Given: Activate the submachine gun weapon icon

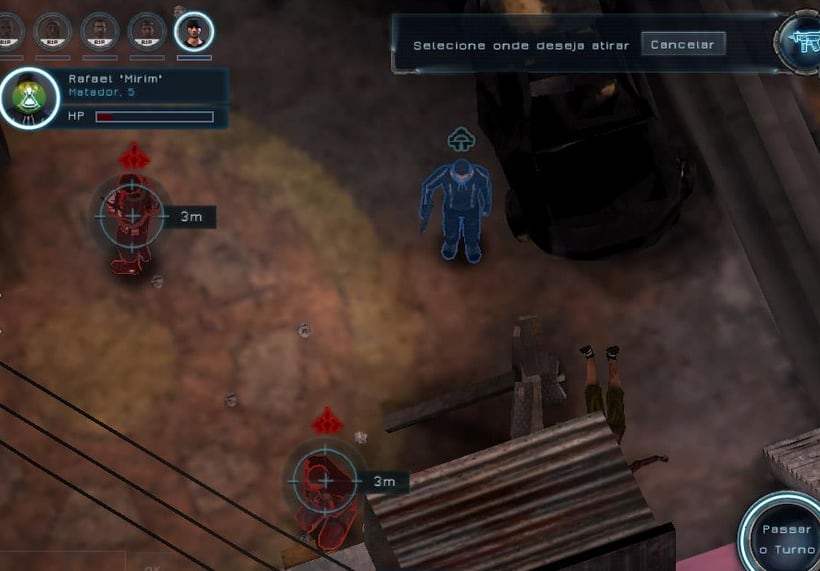Looking at the screenshot, I should [x=800, y=40].
